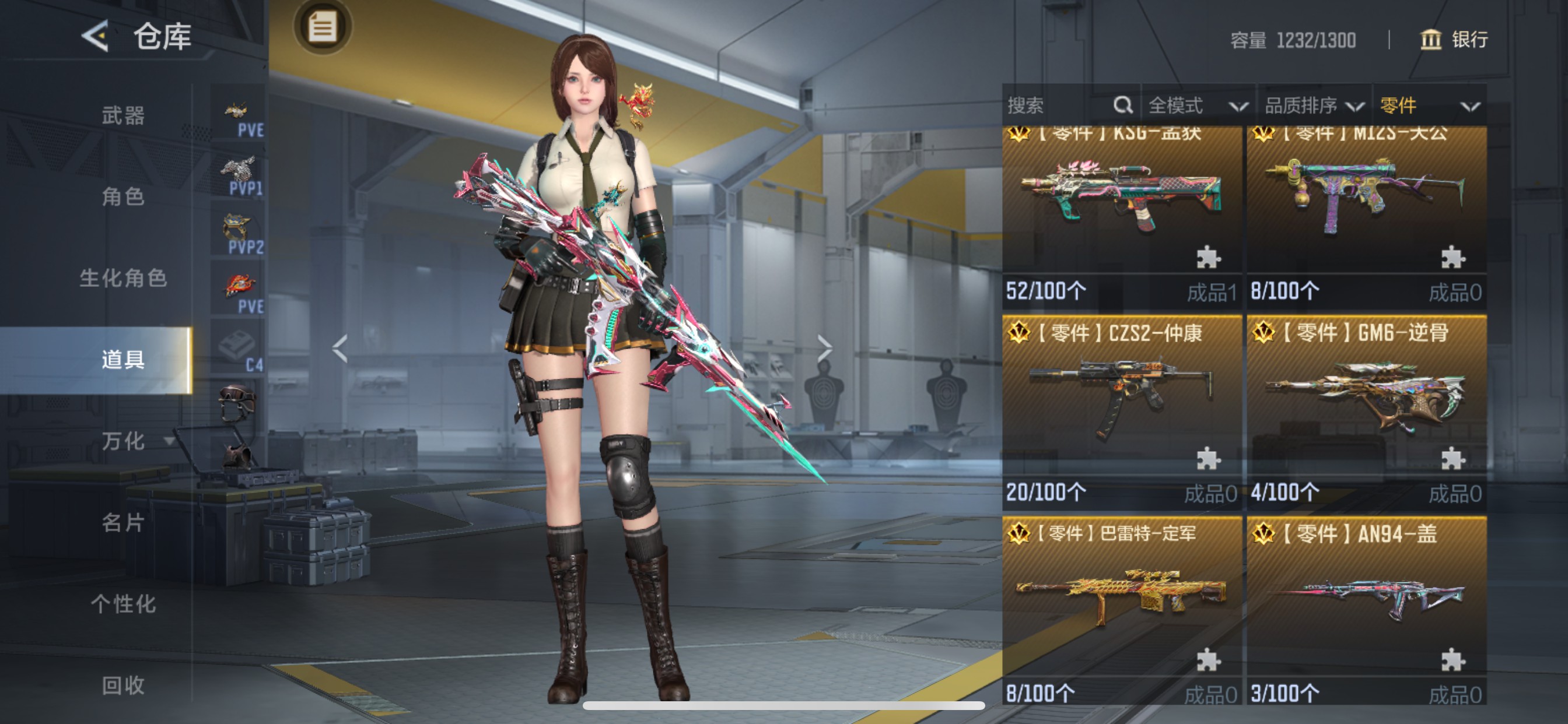This screenshot has width=1568, height=724.
Task: Go back from the 仓库 warehouse screen
Action: pyautogui.click(x=96, y=36)
